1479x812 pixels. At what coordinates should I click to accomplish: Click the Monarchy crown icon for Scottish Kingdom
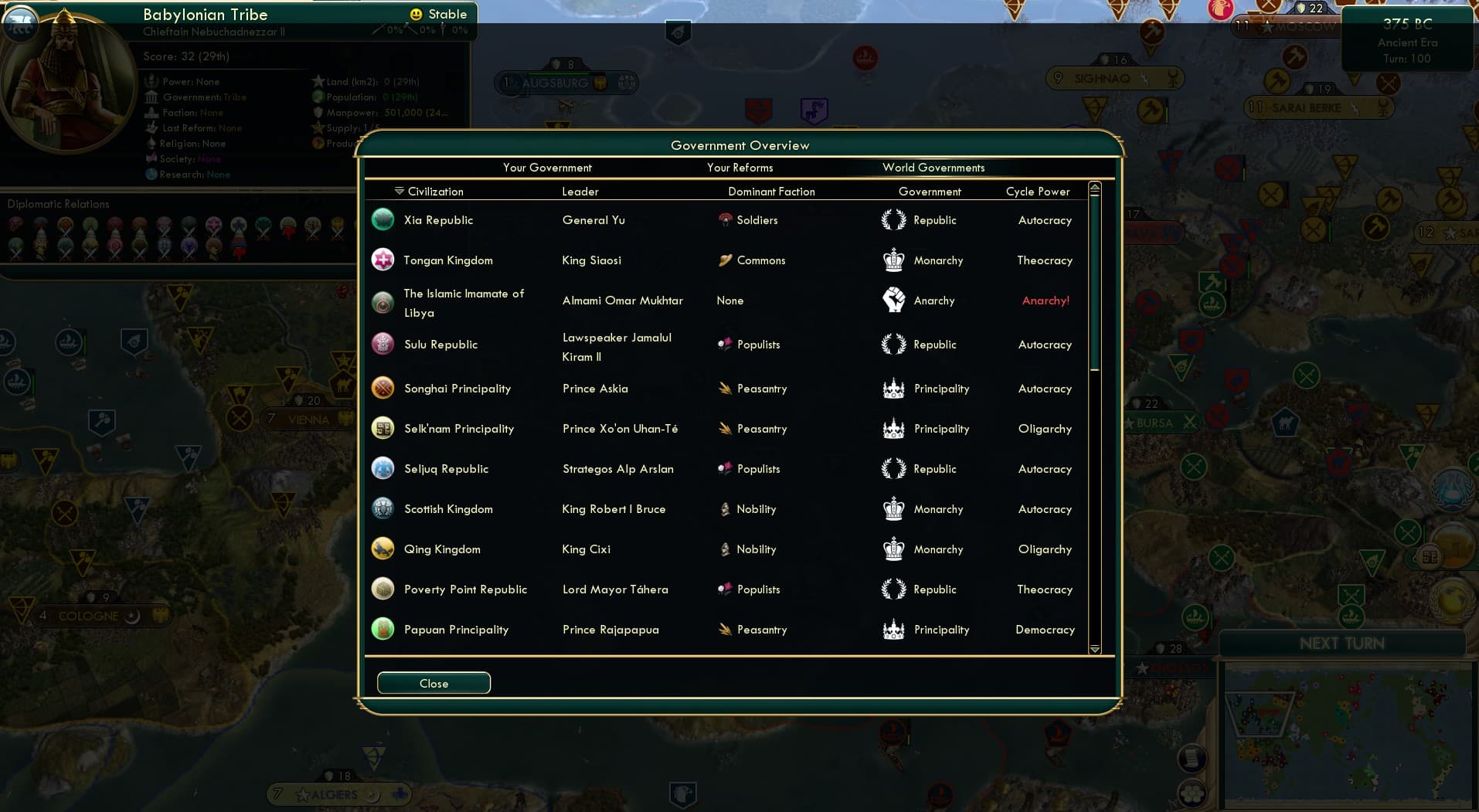click(x=894, y=508)
